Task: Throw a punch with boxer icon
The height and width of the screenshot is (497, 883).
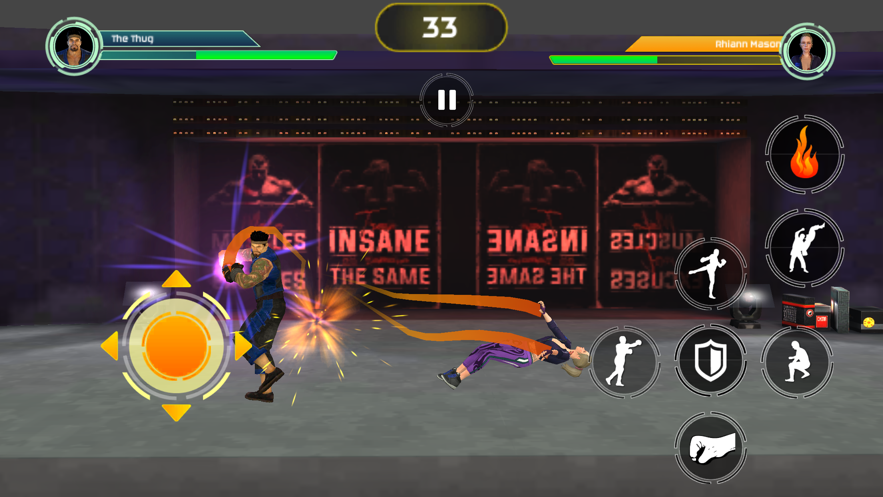Action: pyautogui.click(x=624, y=360)
